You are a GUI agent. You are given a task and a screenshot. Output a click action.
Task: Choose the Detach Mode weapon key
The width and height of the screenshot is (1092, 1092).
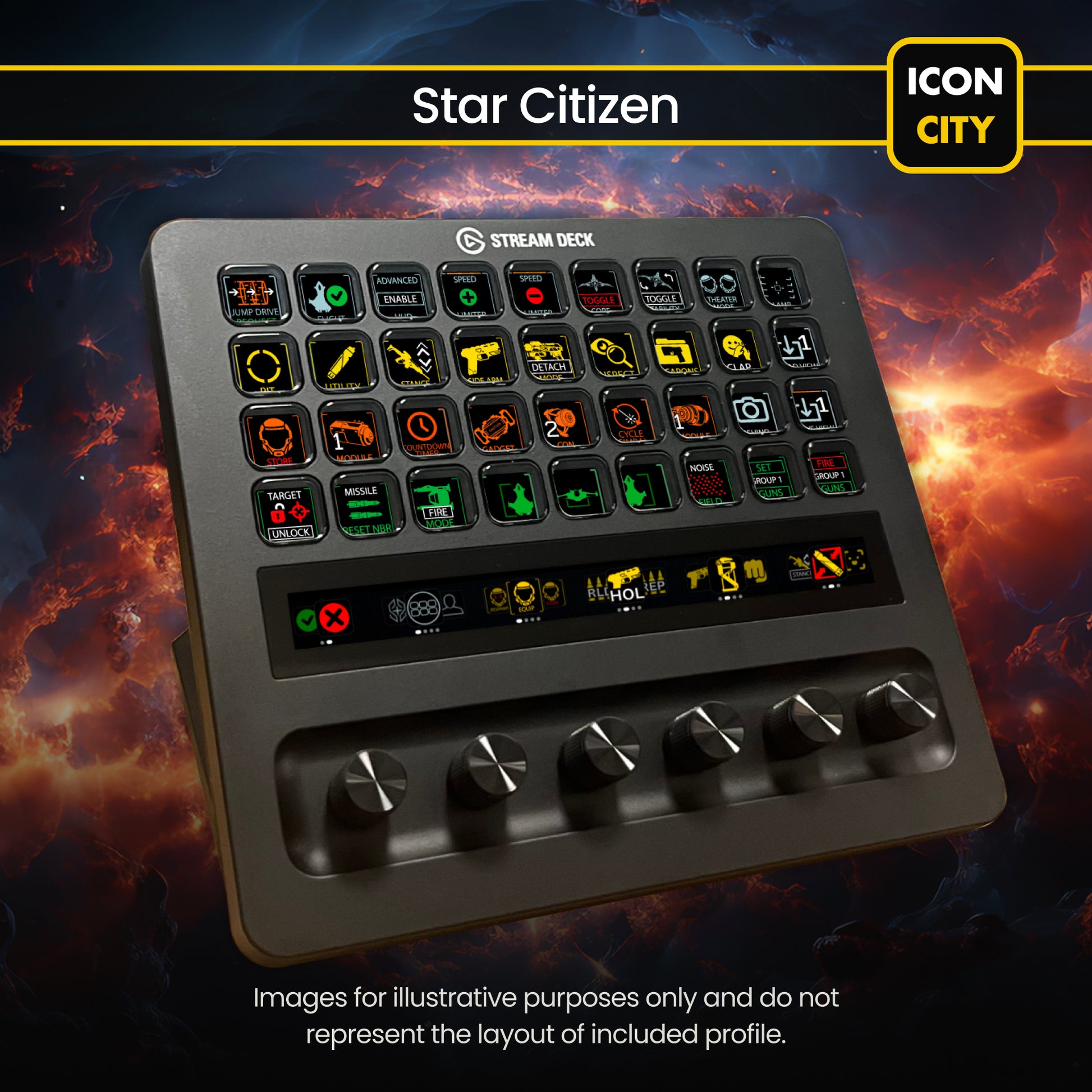547,356
